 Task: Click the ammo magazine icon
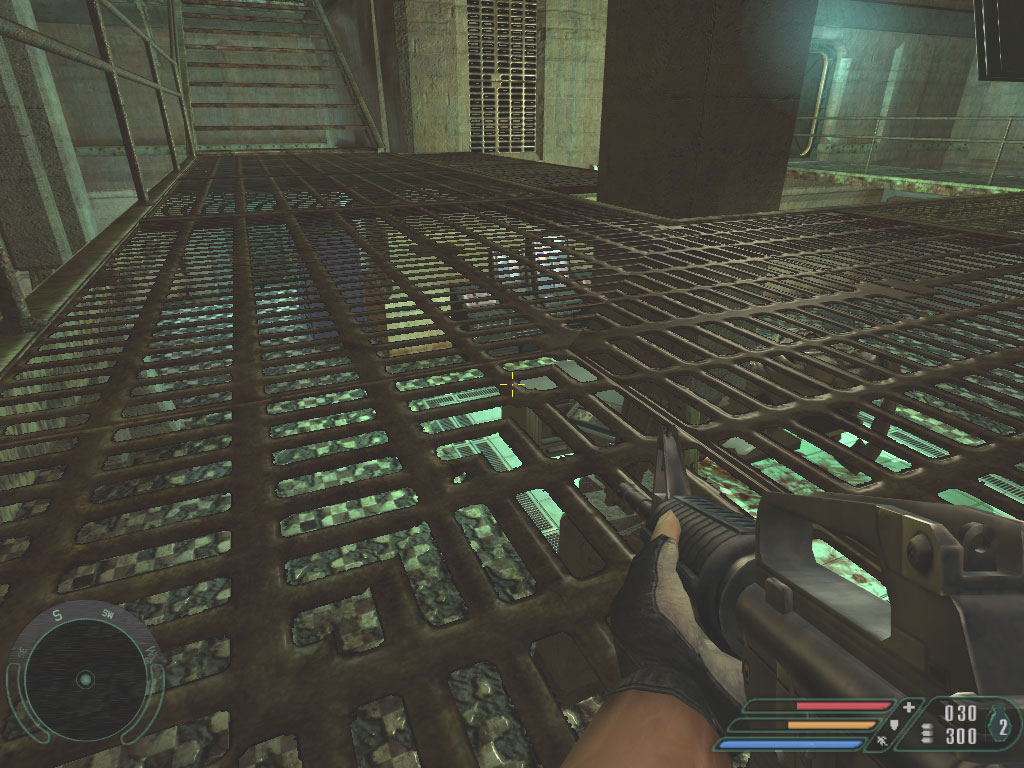click(x=926, y=734)
